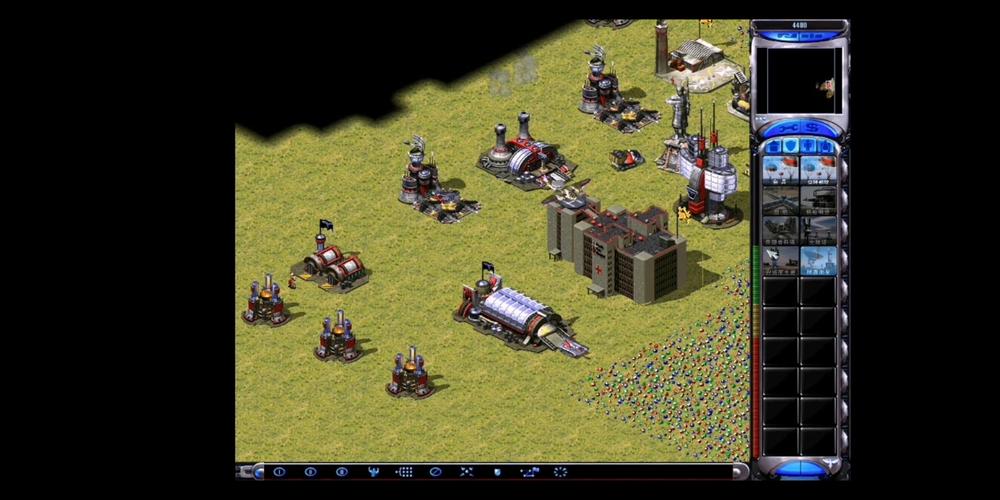Click the X-shaped scatter command icon
Viewport: 1000px width, 500px height.
point(466,471)
